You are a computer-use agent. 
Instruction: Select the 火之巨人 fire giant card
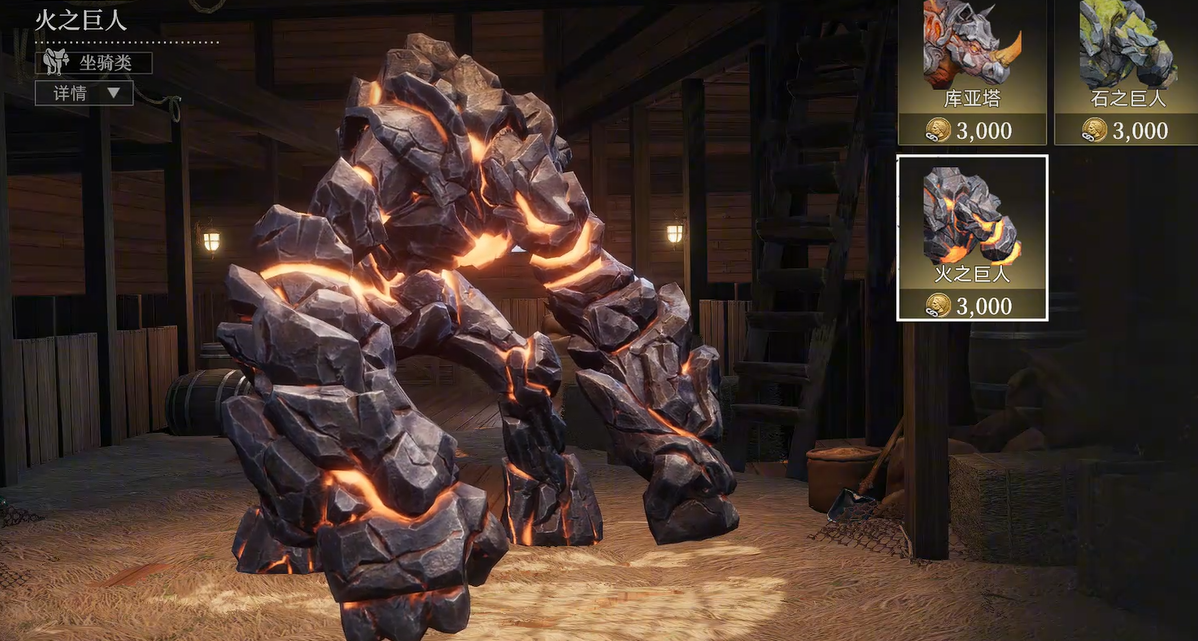[x=972, y=237]
